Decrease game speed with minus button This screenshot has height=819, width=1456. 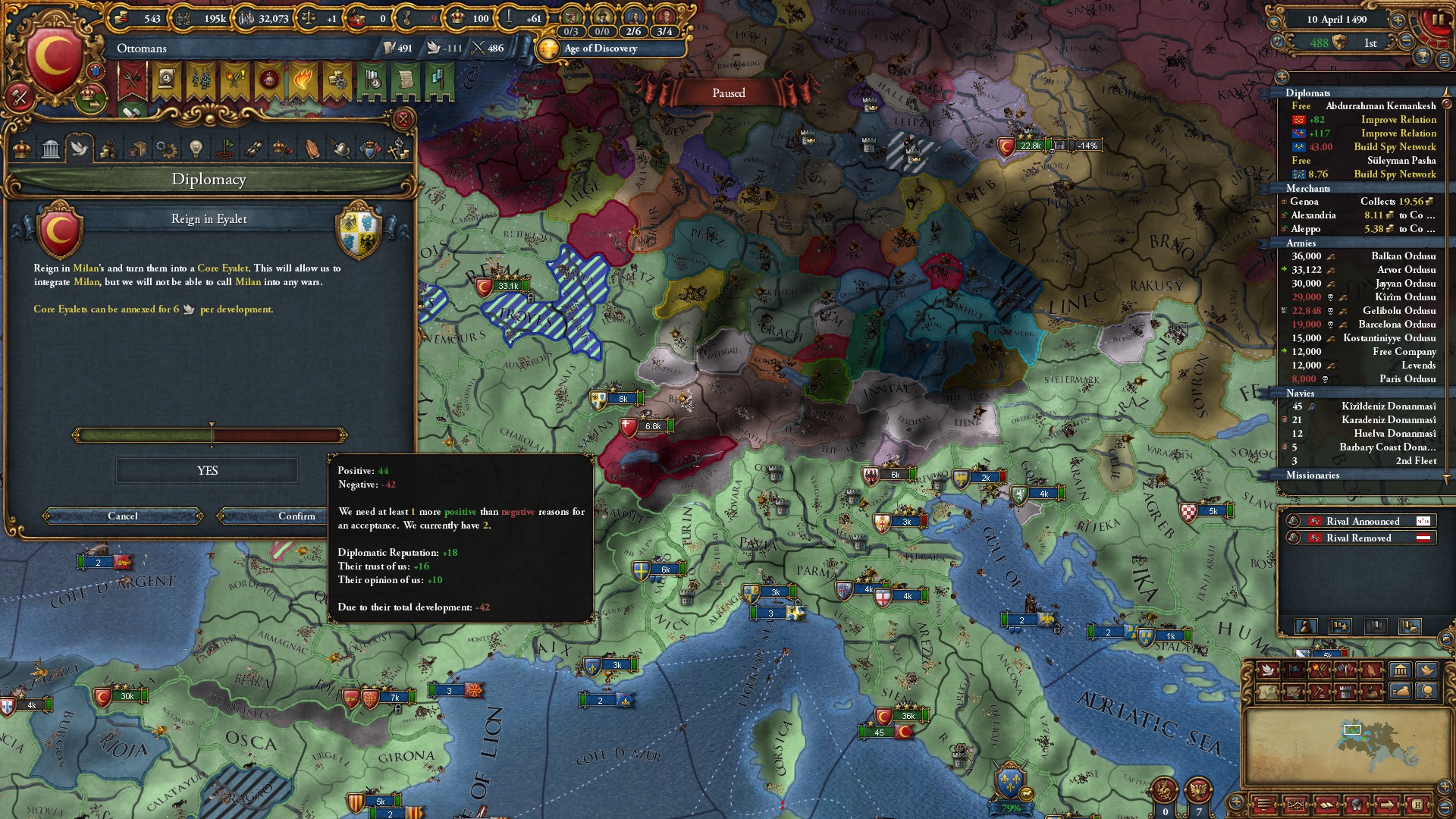coord(1407,42)
